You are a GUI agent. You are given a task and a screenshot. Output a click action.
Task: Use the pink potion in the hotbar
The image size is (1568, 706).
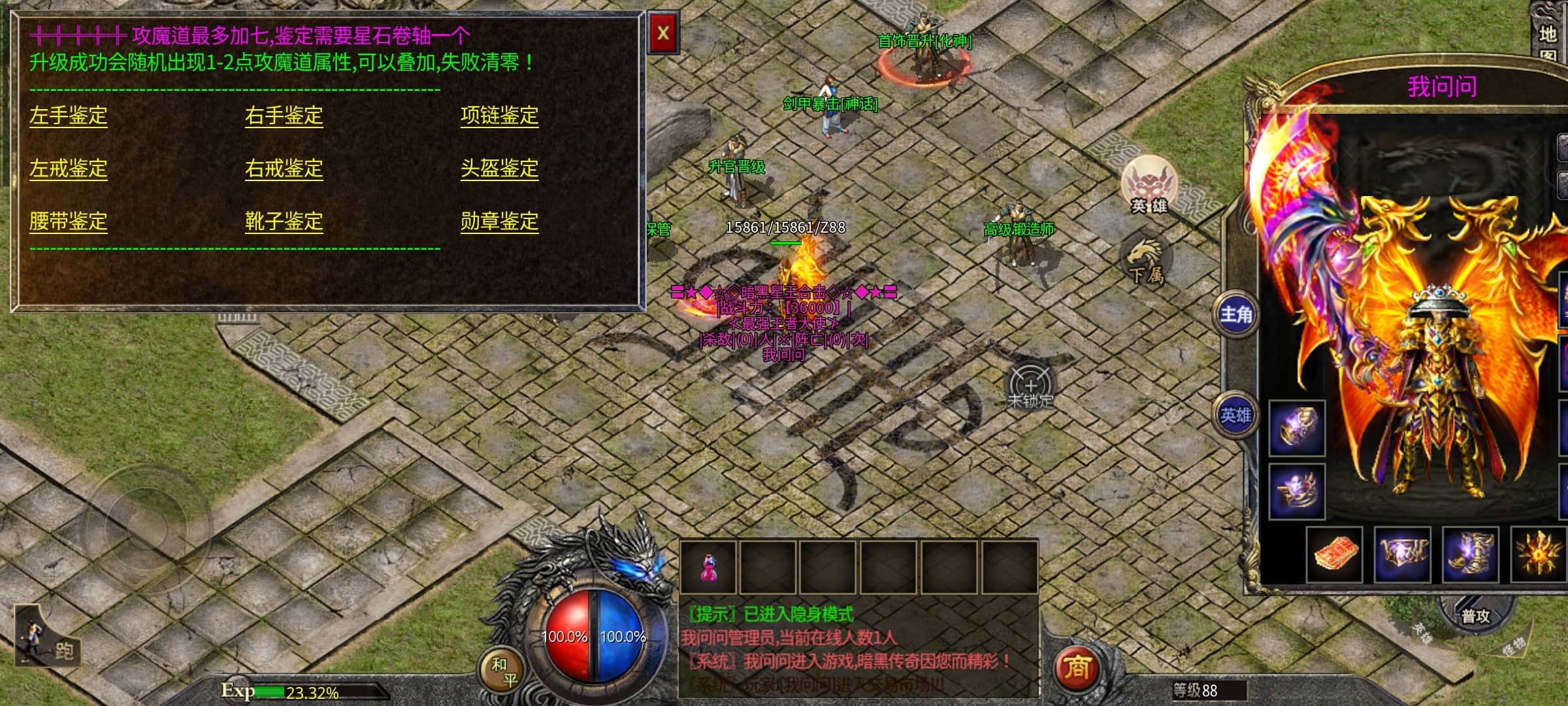(x=708, y=567)
